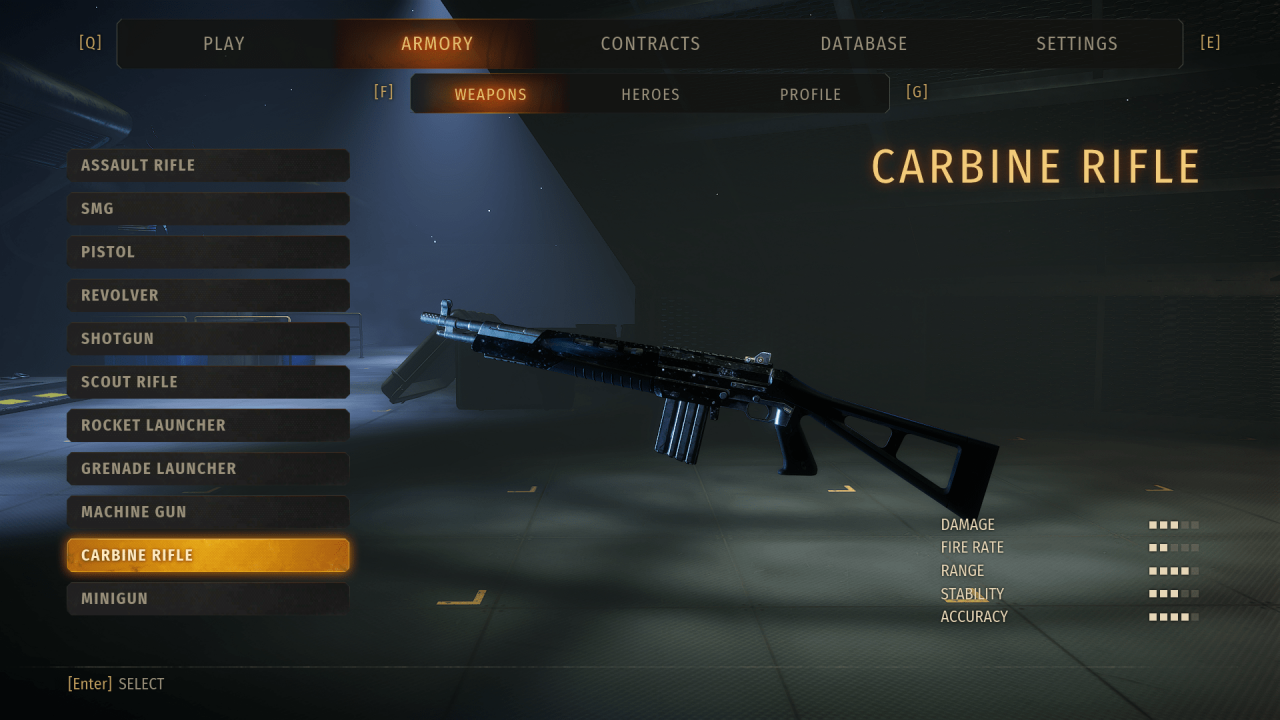Select the Weapons sub-tab
Viewport: 1280px width, 720px height.
pyautogui.click(x=490, y=94)
